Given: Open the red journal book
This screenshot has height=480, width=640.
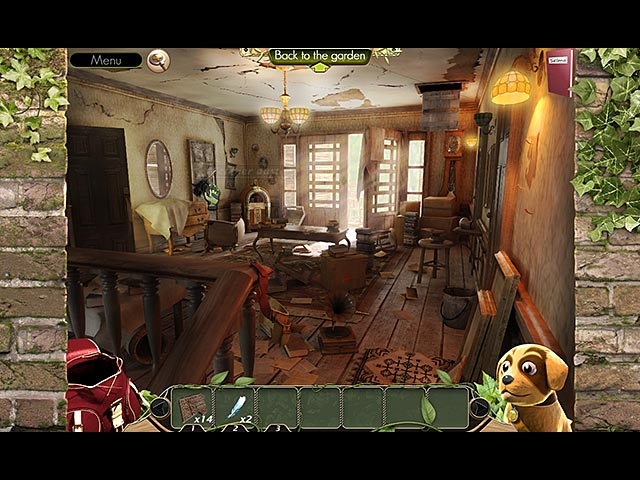Looking at the screenshot, I should (559, 71).
